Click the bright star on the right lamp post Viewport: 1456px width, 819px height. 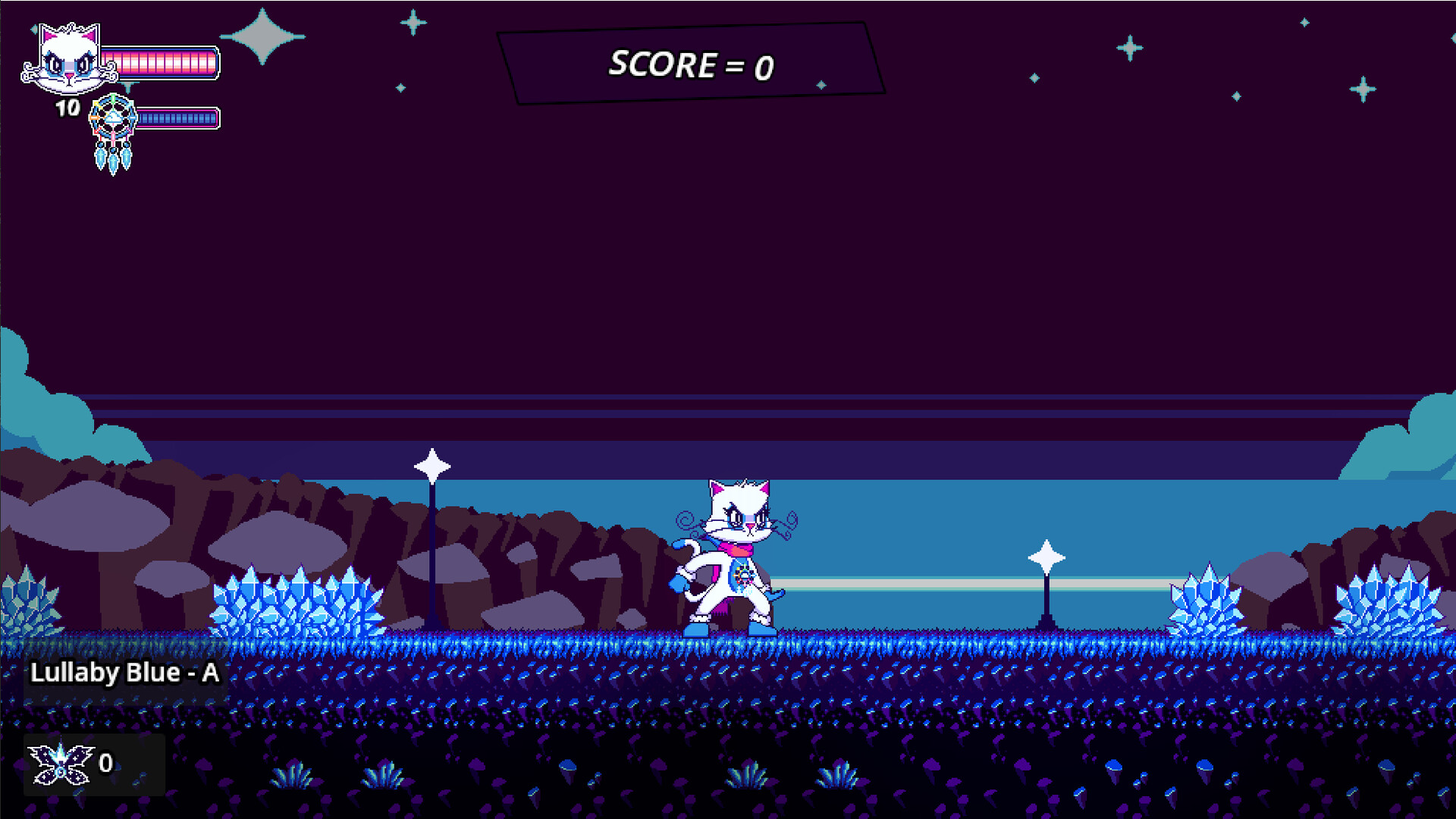coord(1046,557)
